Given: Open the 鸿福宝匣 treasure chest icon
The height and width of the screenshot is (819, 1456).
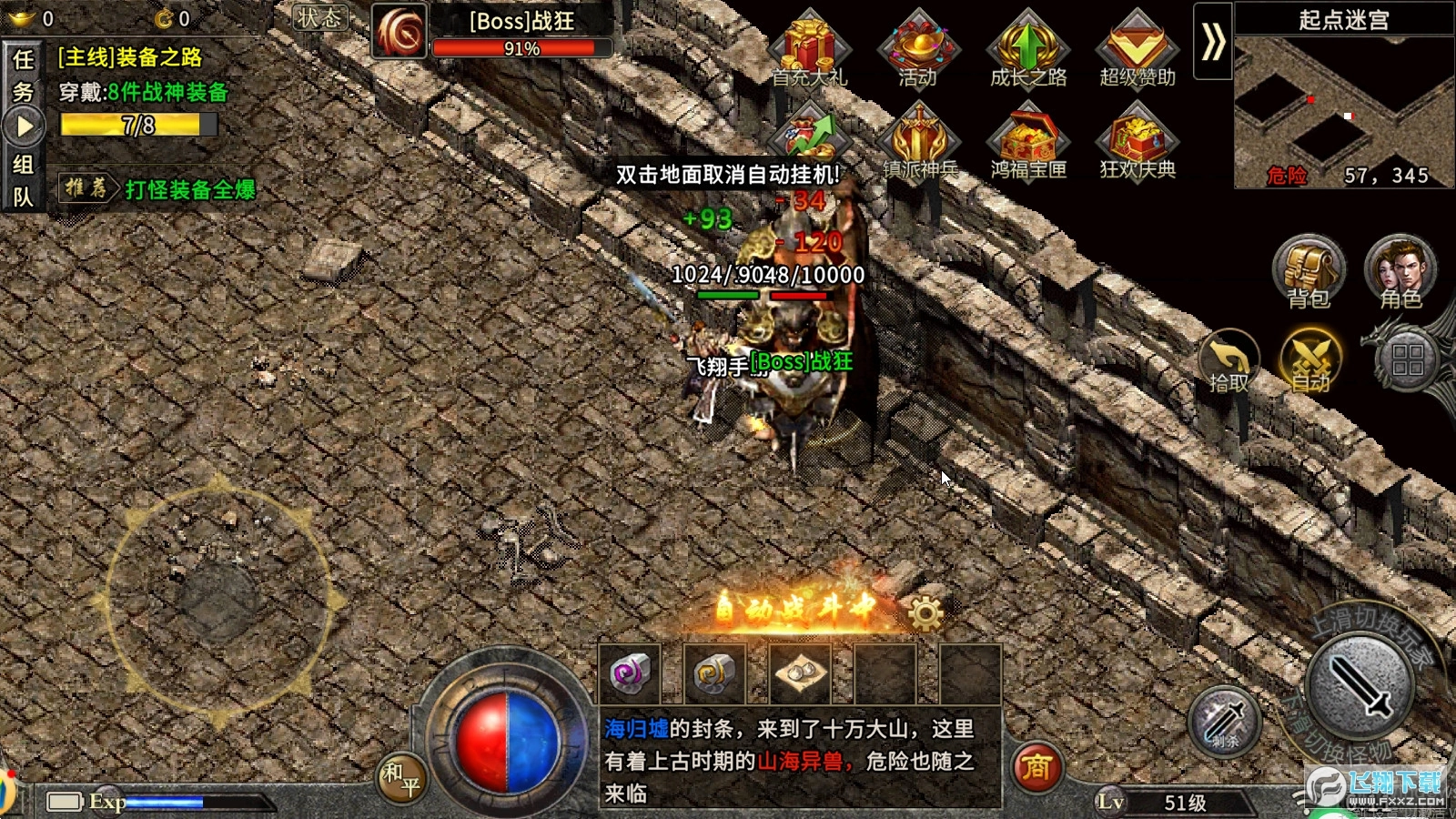Looking at the screenshot, I should pyautogui.click(x=1030, y=141).
